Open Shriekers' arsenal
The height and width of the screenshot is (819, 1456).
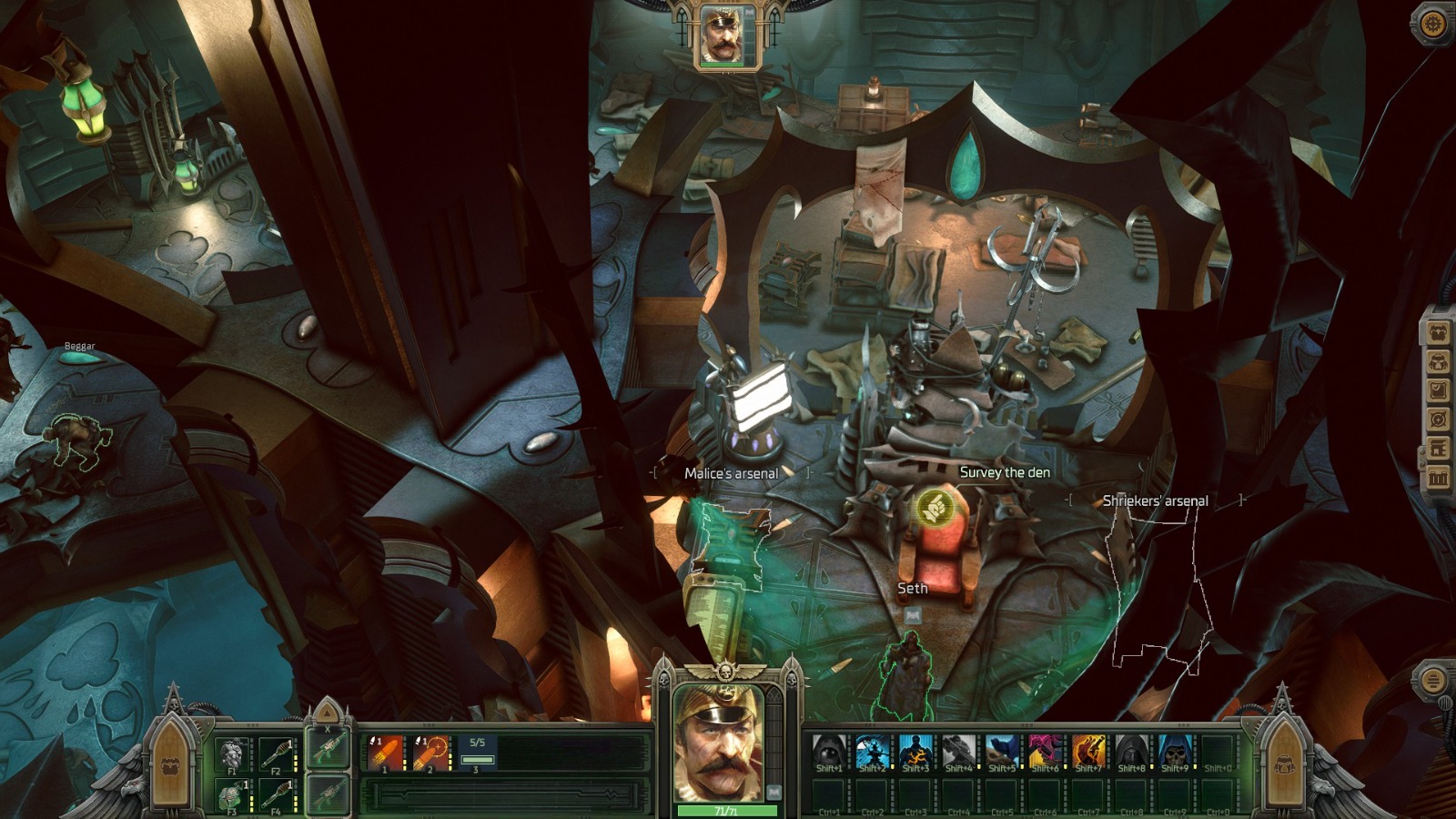(1156, 500)
